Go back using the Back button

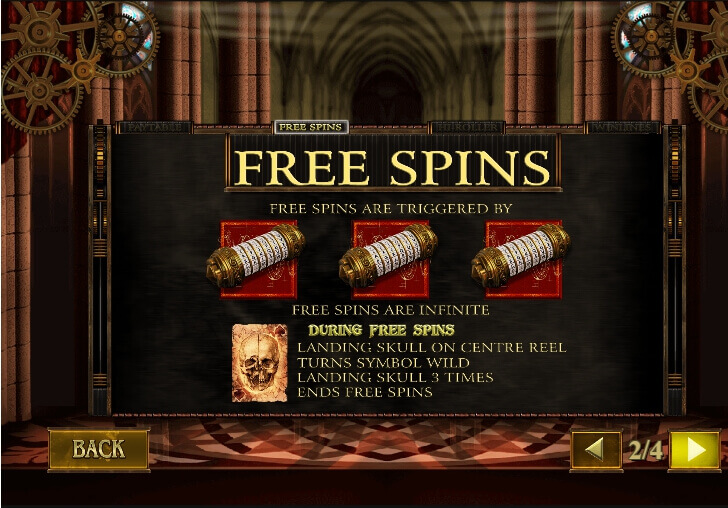click(x=98, y=449)
